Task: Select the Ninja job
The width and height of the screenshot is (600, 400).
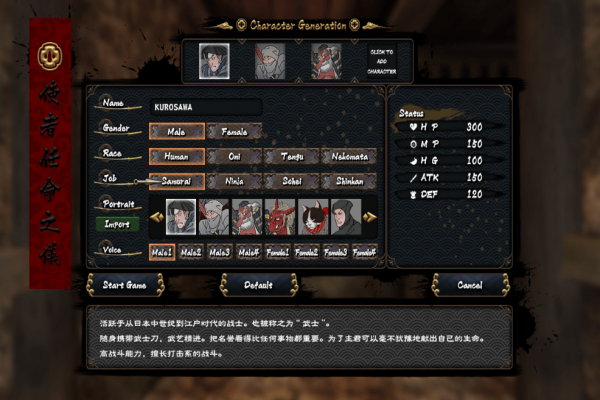Action: [234, 181]
